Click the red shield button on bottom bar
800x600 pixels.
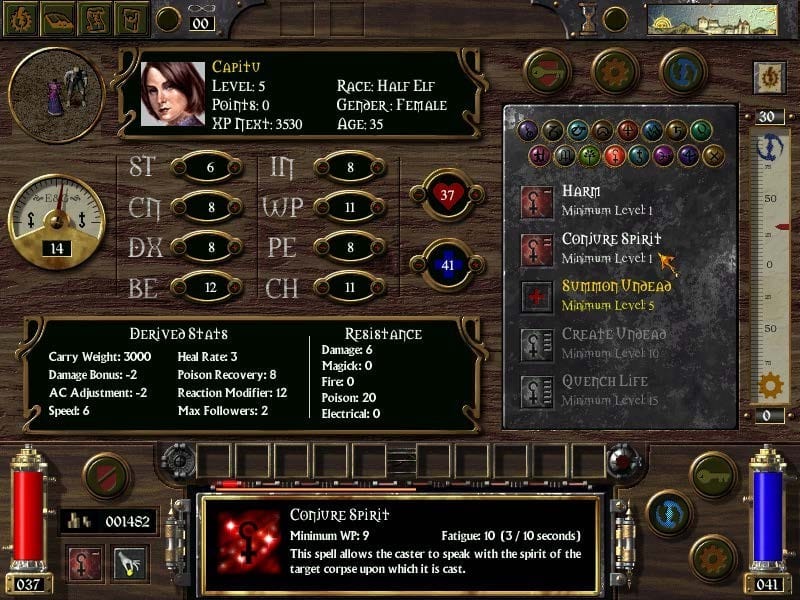click(105, 477)
